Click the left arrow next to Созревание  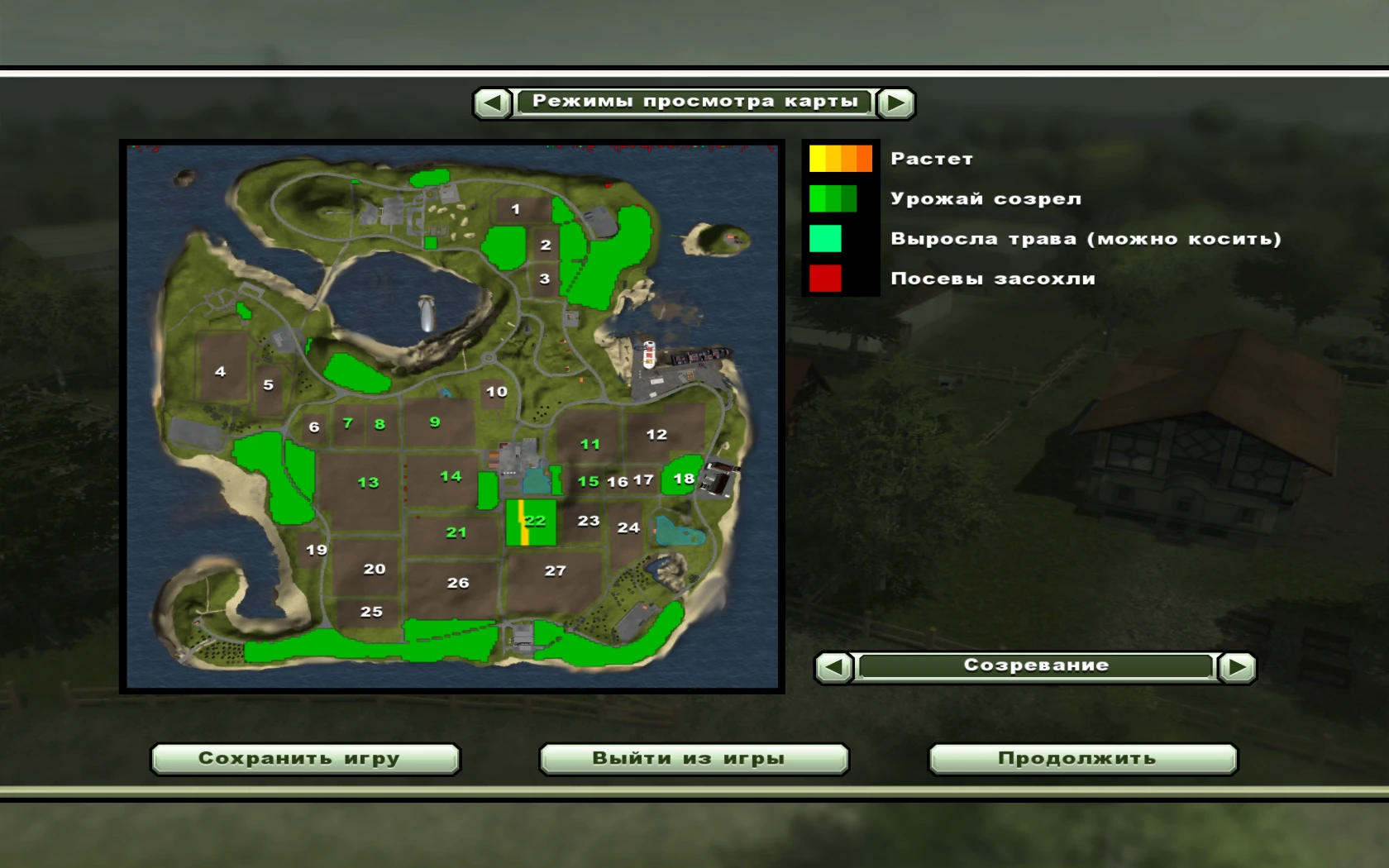tap(833, 667)
